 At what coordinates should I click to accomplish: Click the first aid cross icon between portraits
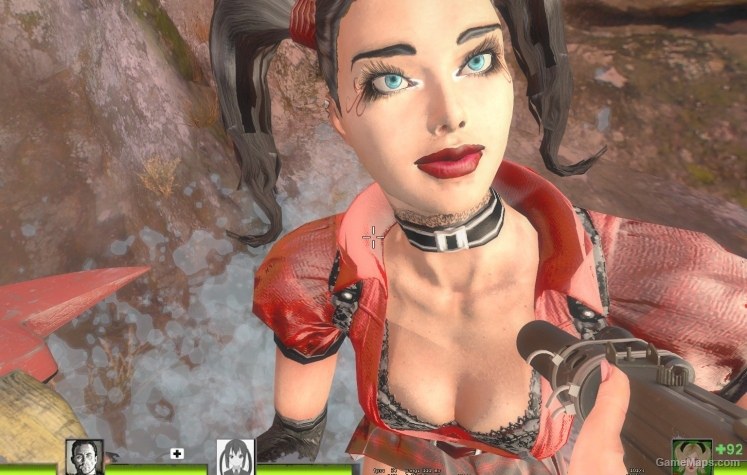click(178, 452)
